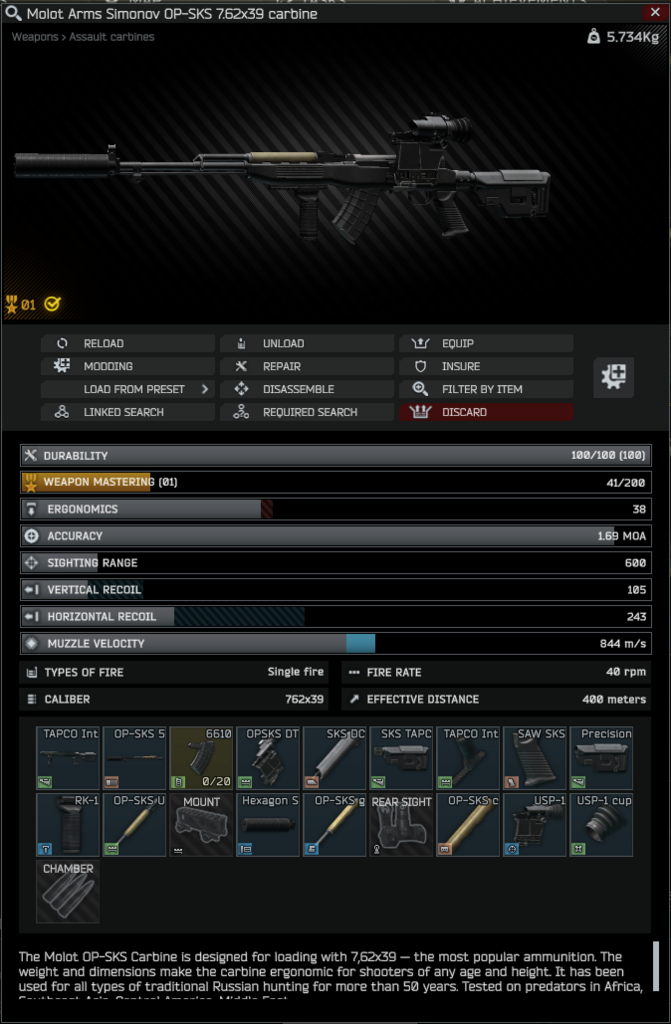Image resolution: width=671 pixels, height=1024 pixels.
Task: Click the empty MOUNT slot
Action: 202,825
